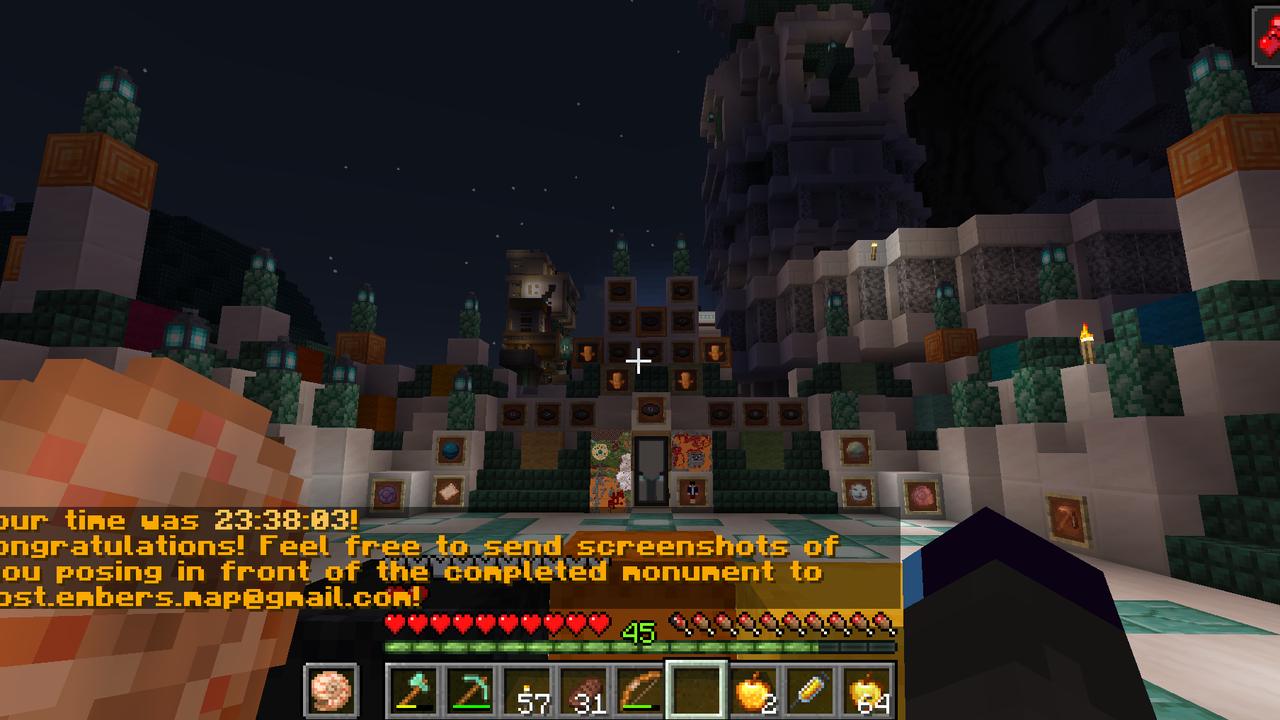The width and height of the screenshot is (1280, 720).
Task: Select the diamond pickaxe hotbar slot
Action: (x=471, y=689)
